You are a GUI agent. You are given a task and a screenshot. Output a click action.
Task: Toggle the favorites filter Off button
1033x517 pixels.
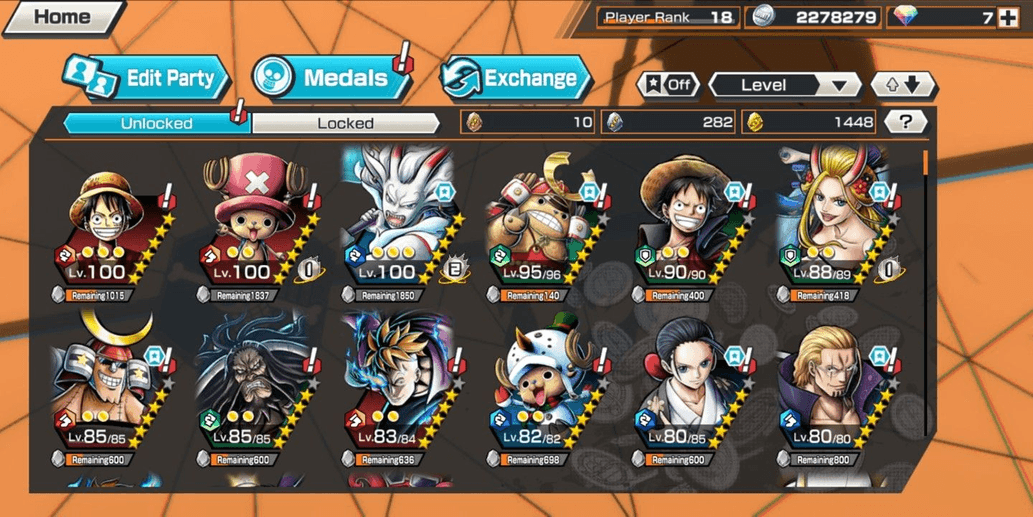coord(669,85)
